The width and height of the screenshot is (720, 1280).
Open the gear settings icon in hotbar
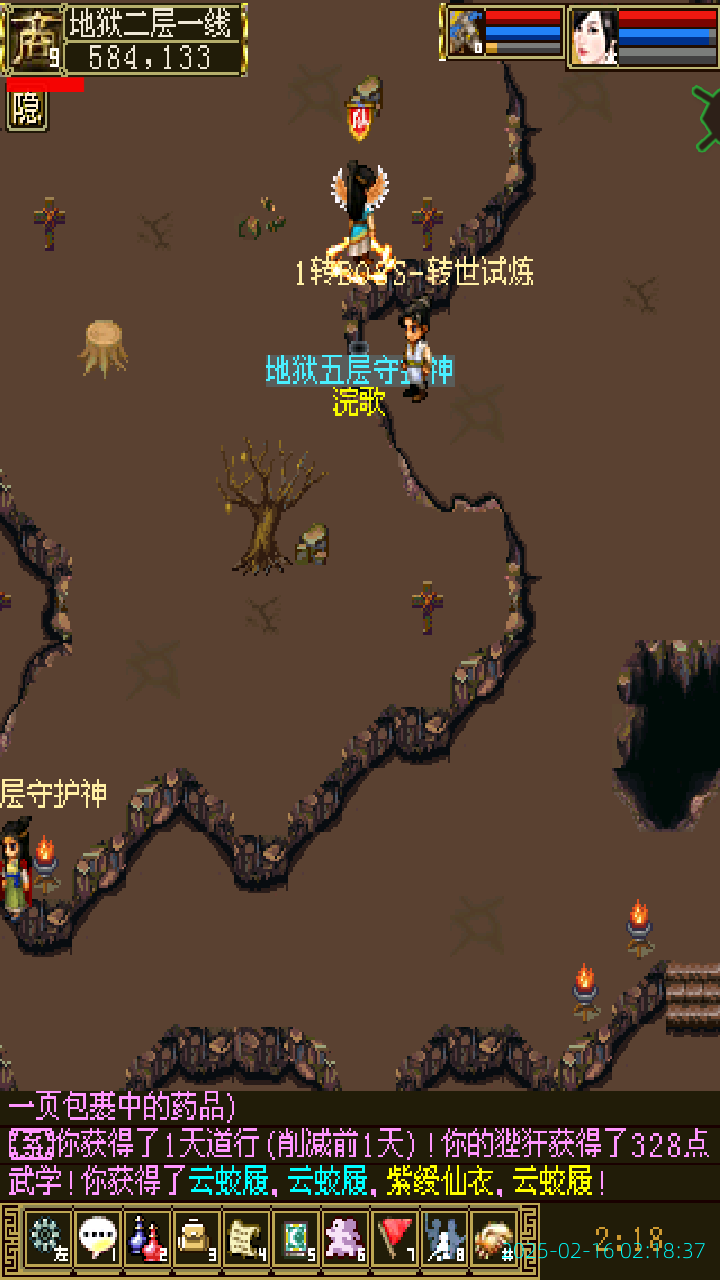pos(47,1239)
